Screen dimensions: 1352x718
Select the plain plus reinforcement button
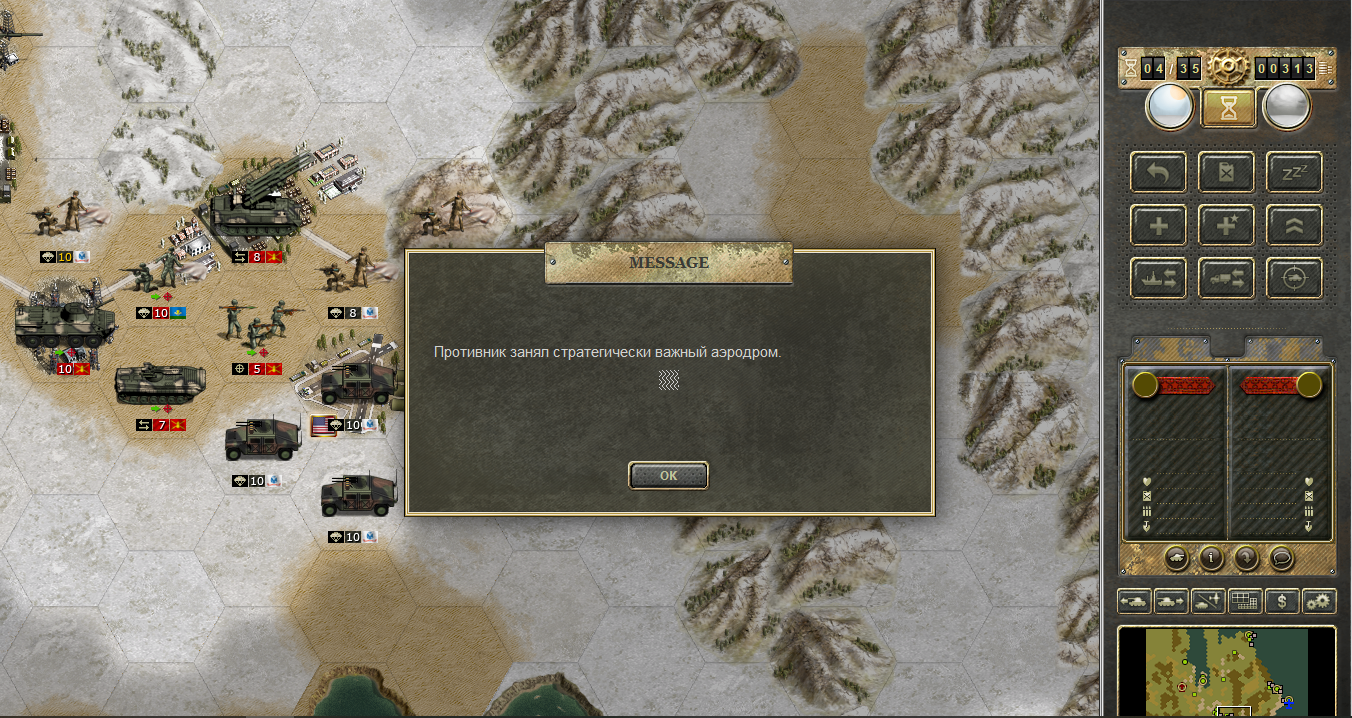coord(1158,225)
